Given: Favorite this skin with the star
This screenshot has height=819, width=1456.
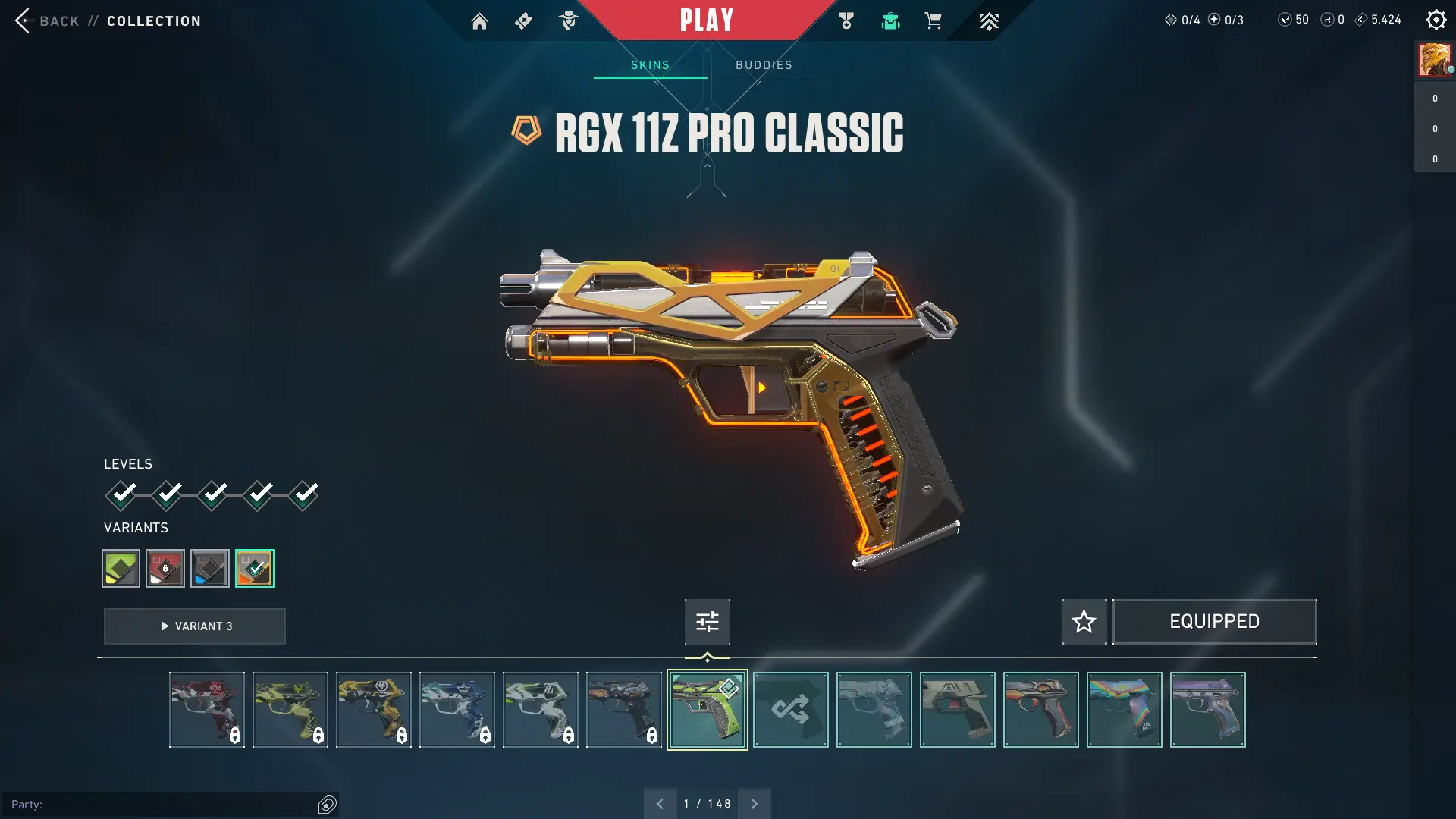Looking at the screenshot, I should coord(1084,622).
